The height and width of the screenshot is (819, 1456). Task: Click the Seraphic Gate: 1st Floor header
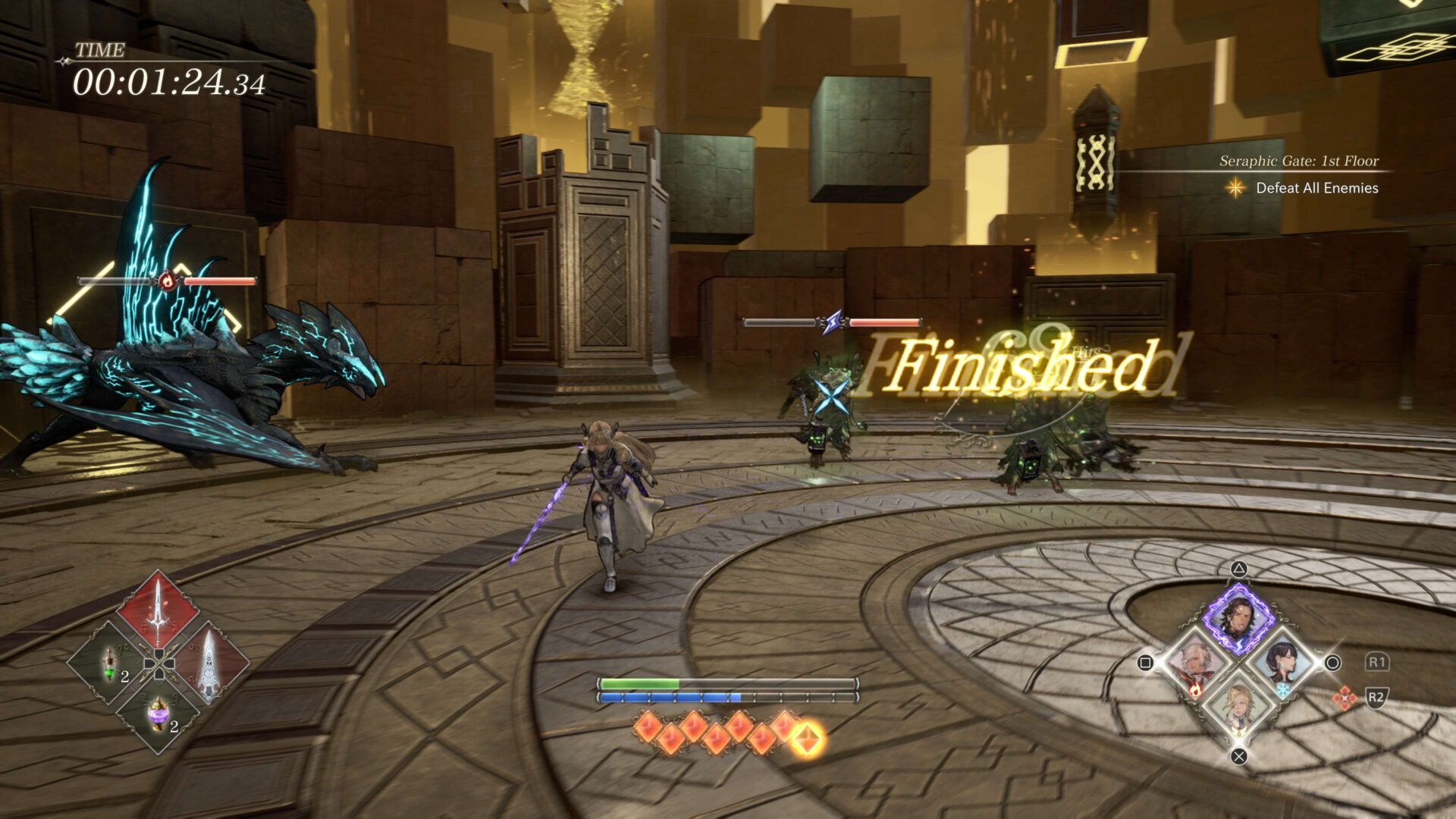pos(1299,161)
